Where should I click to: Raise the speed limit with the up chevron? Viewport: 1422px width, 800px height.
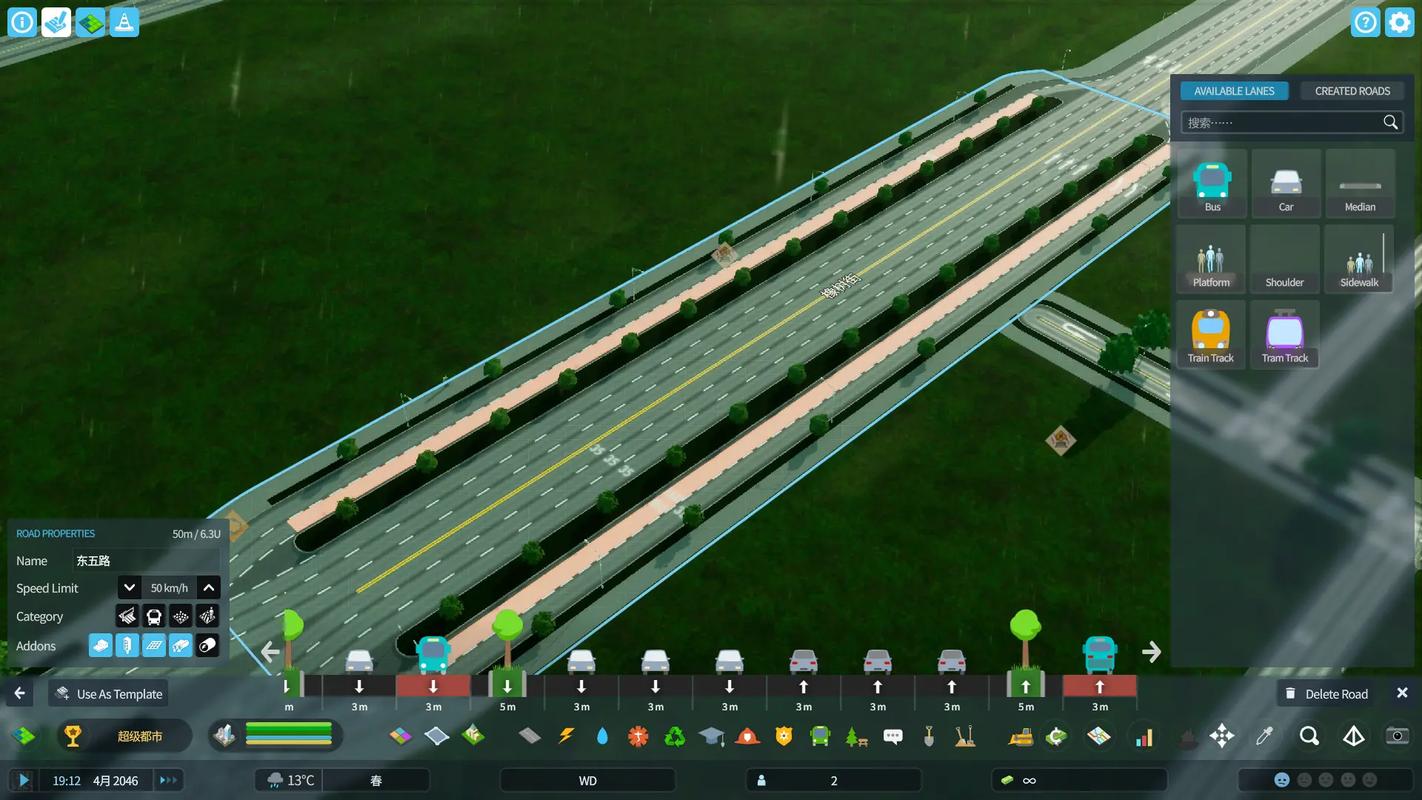208,587
